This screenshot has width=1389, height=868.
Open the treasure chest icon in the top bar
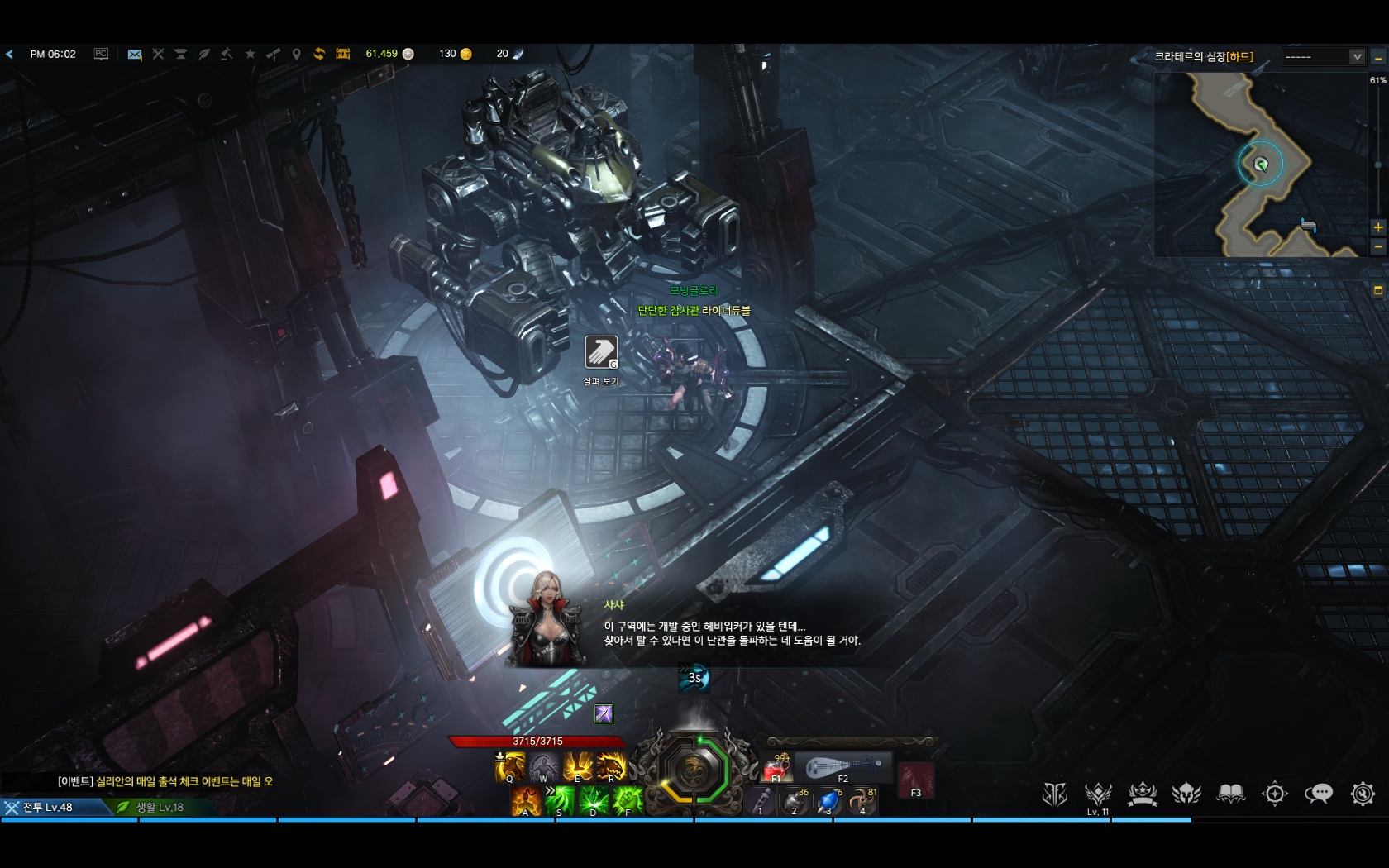tap(343, 54)
